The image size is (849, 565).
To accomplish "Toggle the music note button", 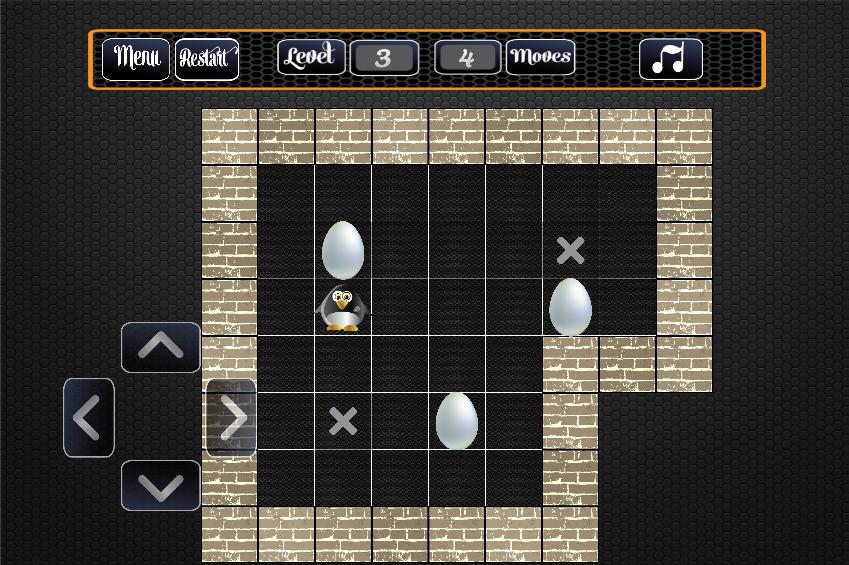I will pos(670,59).
